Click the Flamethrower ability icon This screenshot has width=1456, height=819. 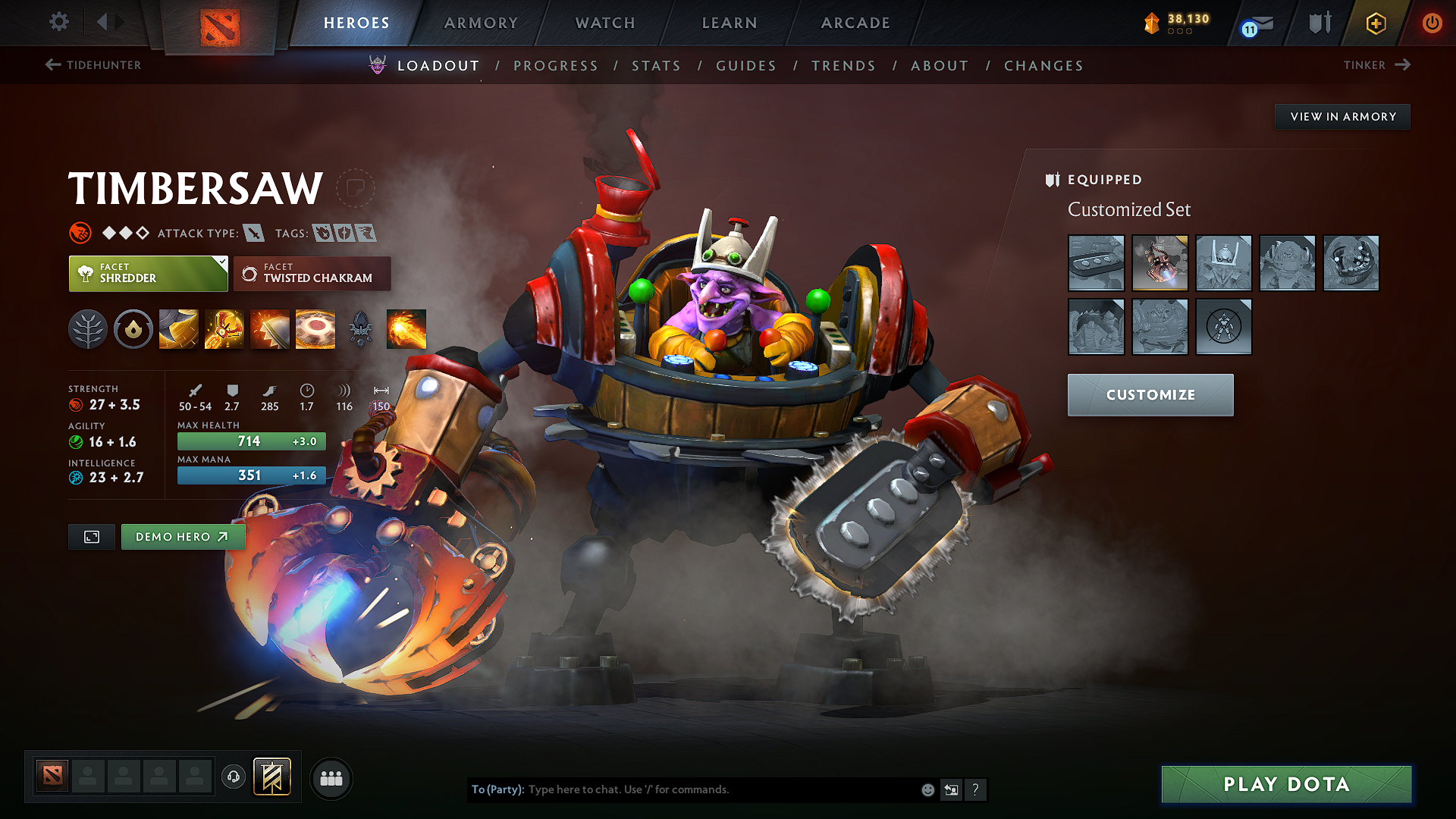[406, 328]
